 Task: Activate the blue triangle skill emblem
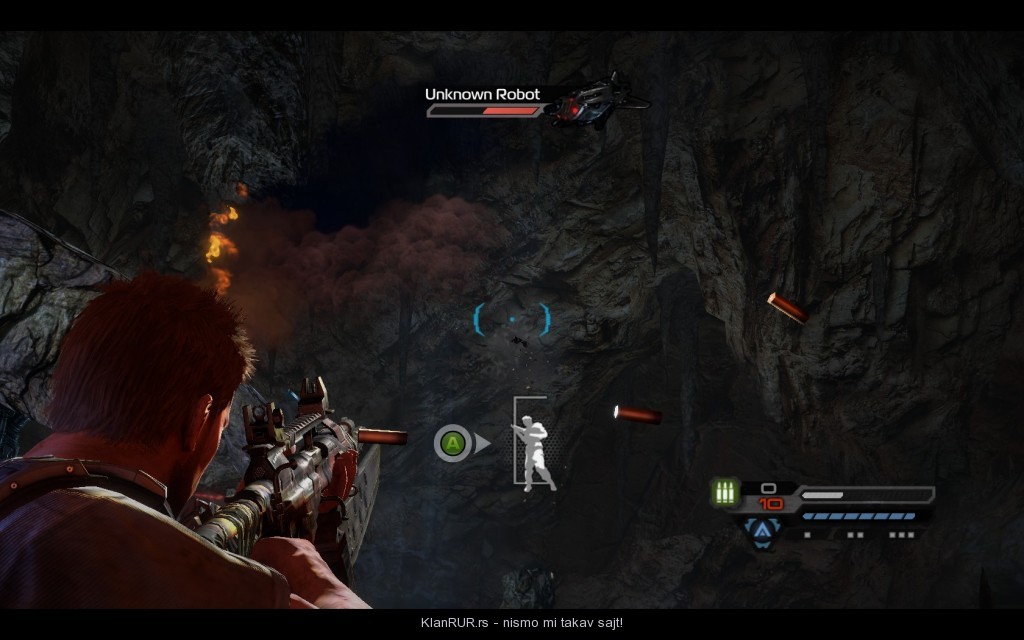pos(762,532)
